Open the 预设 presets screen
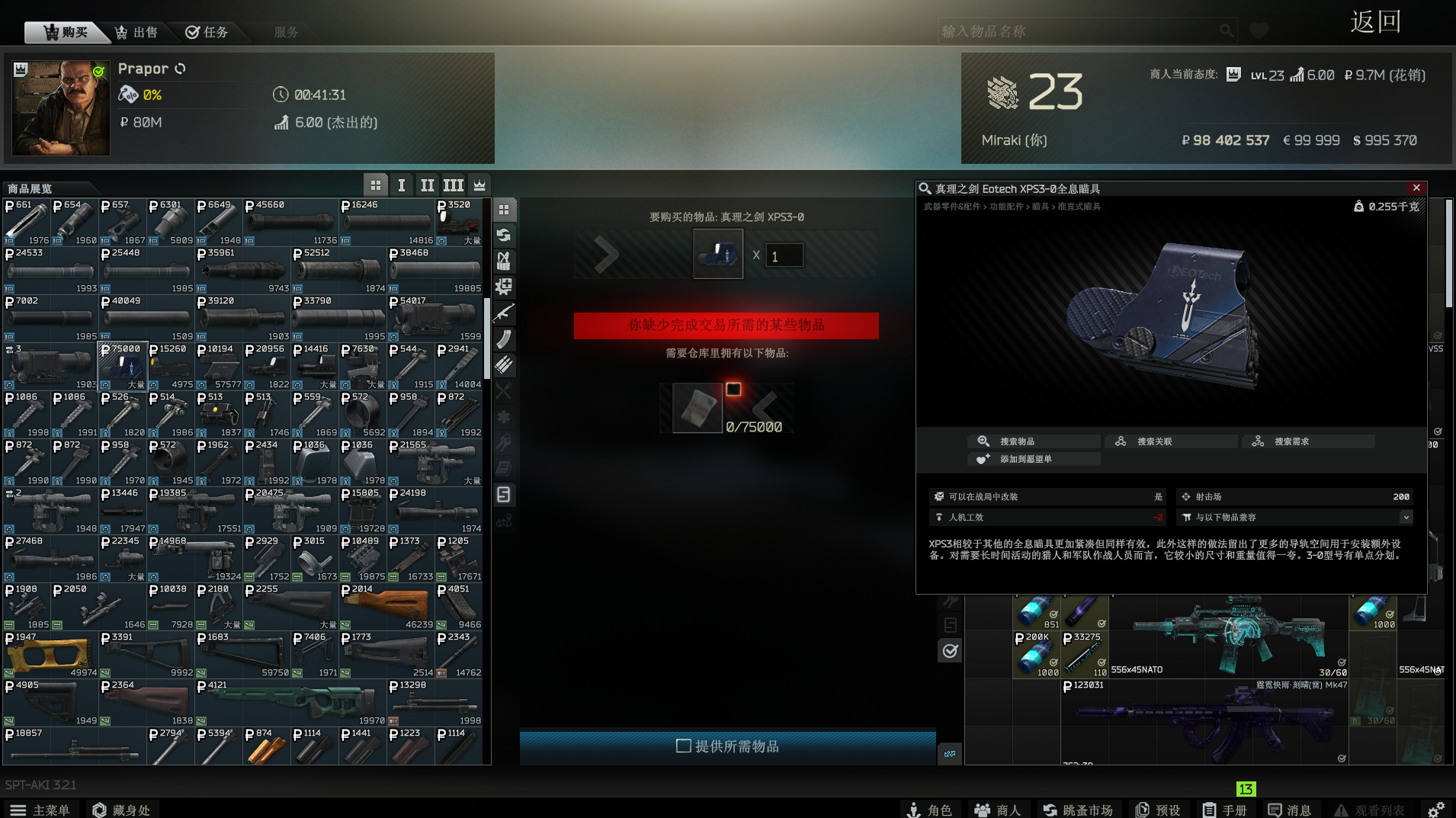This screenshot has width=1456, height=818. (x=1159, y=810)
